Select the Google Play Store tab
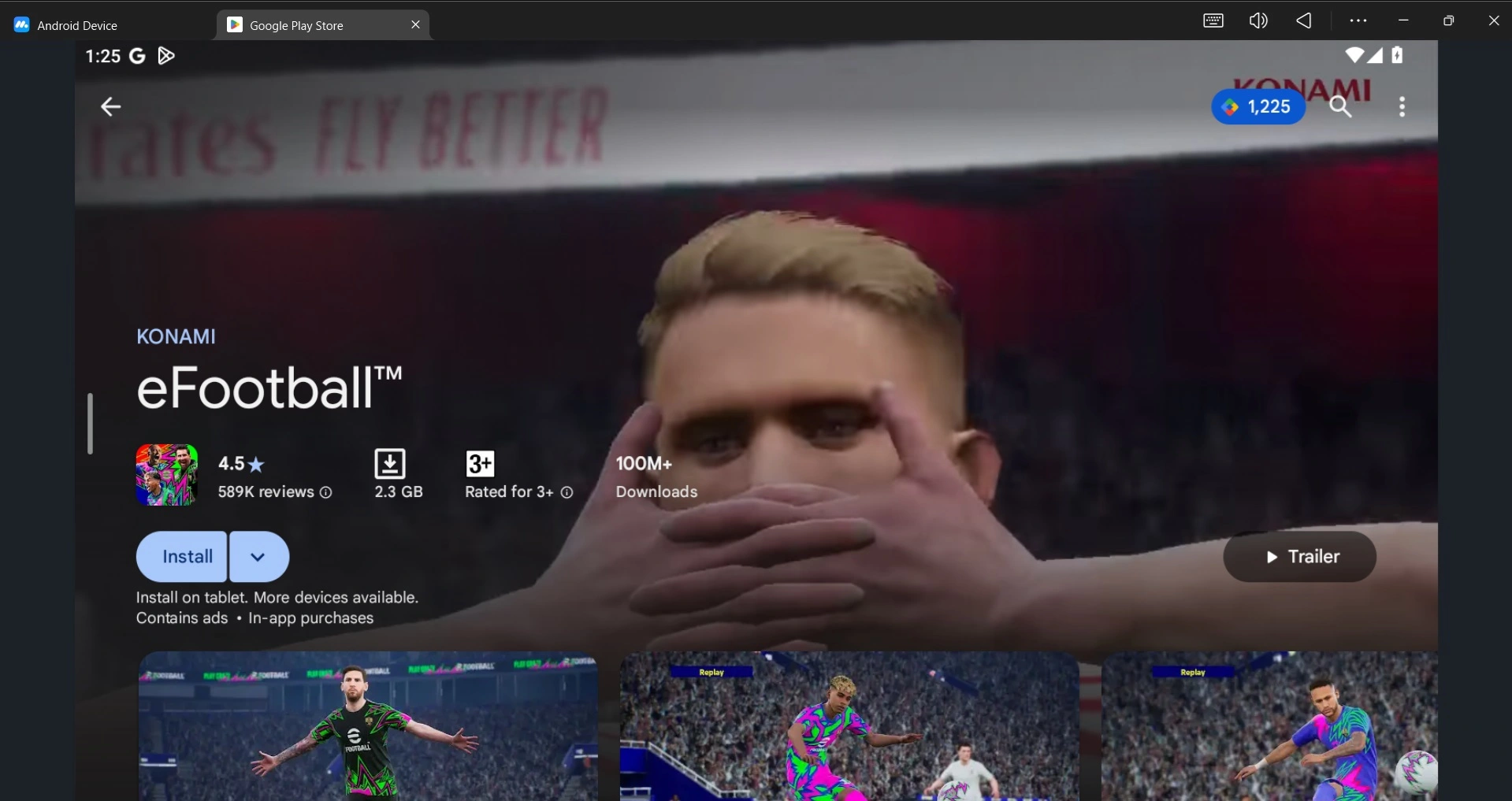 click(295, 24)
